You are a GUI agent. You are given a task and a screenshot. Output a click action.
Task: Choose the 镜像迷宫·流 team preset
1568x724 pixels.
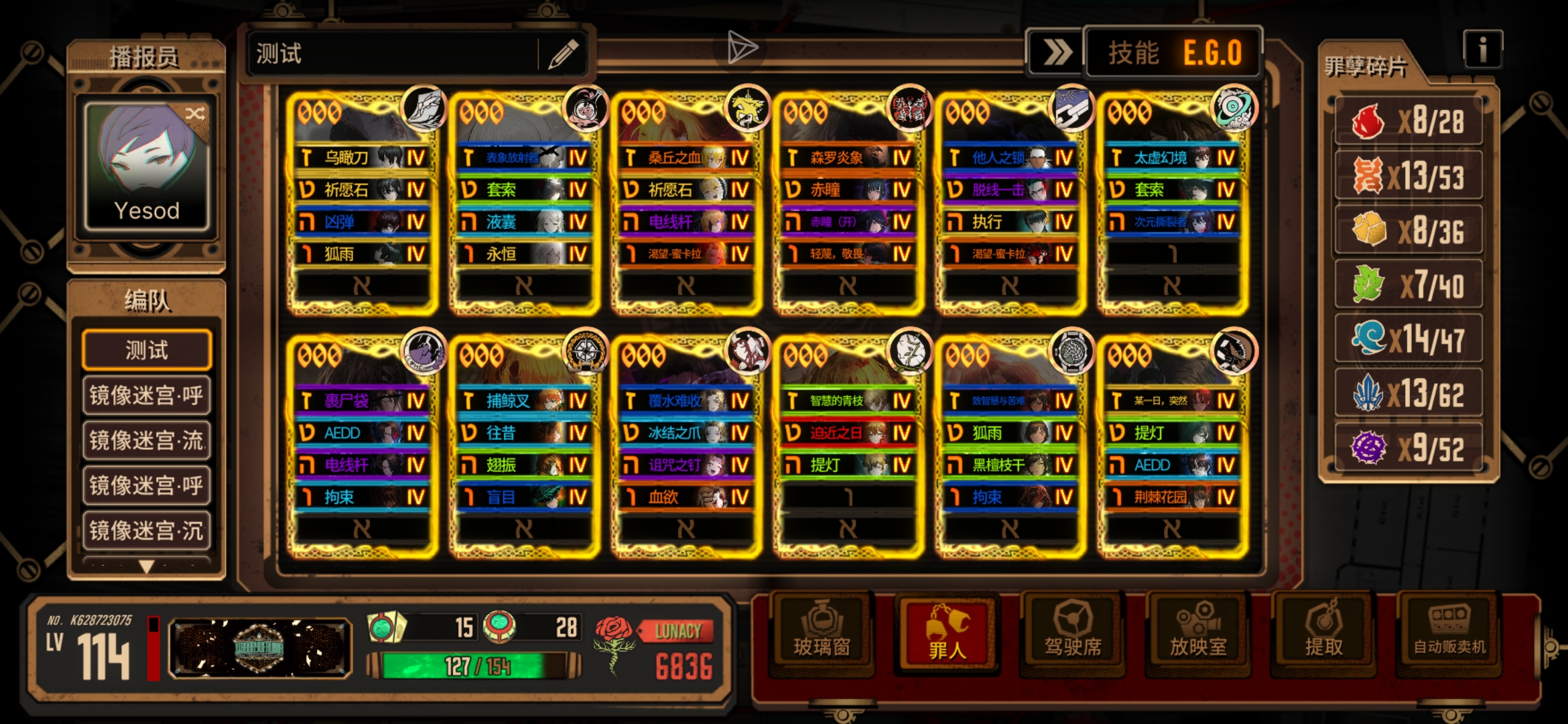tap(147, 440)
